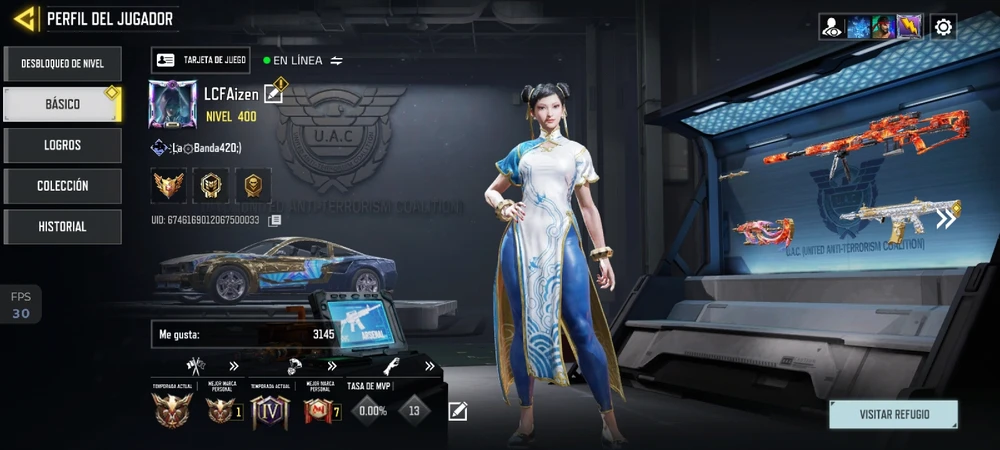1000x450 pixels.
Task: Open the Desbloqueo de Nivel tab
Action: [x=62, y=63]
